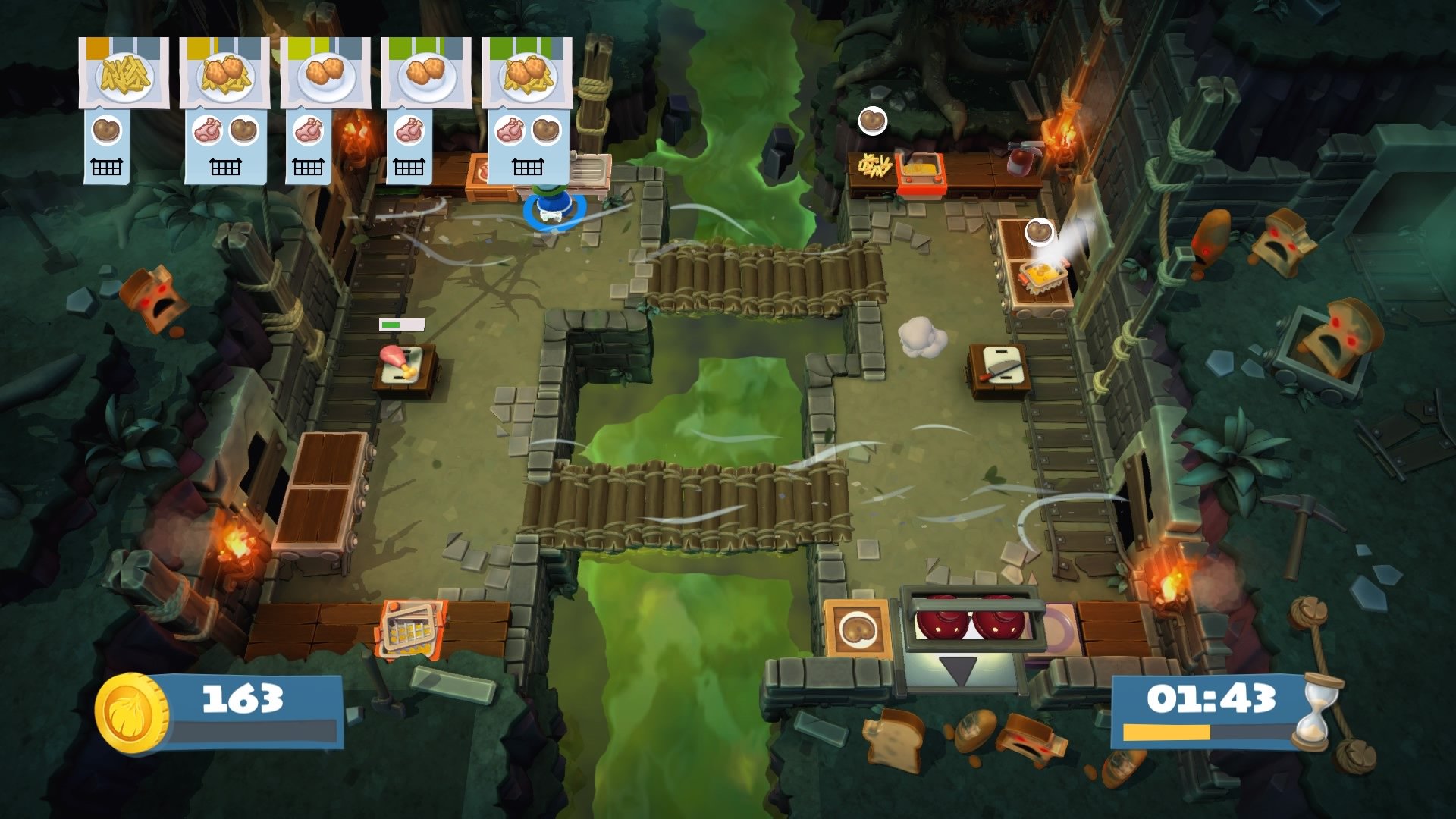Click the potato crate near the serving chute
This screenshot has width=1456, height=819.
(x=857, y=629)
